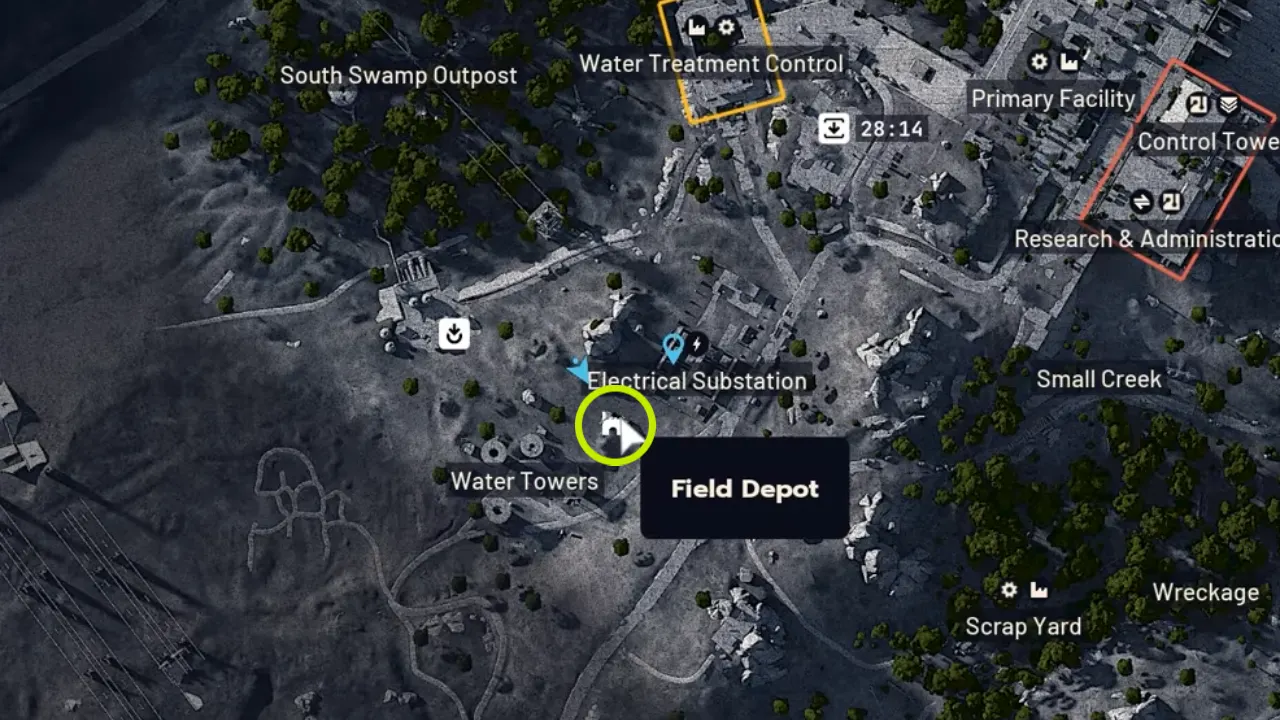Viewport: 1280px width, 720px height.
Task: Click the Wreckage location label
Action: (1204, 593)
